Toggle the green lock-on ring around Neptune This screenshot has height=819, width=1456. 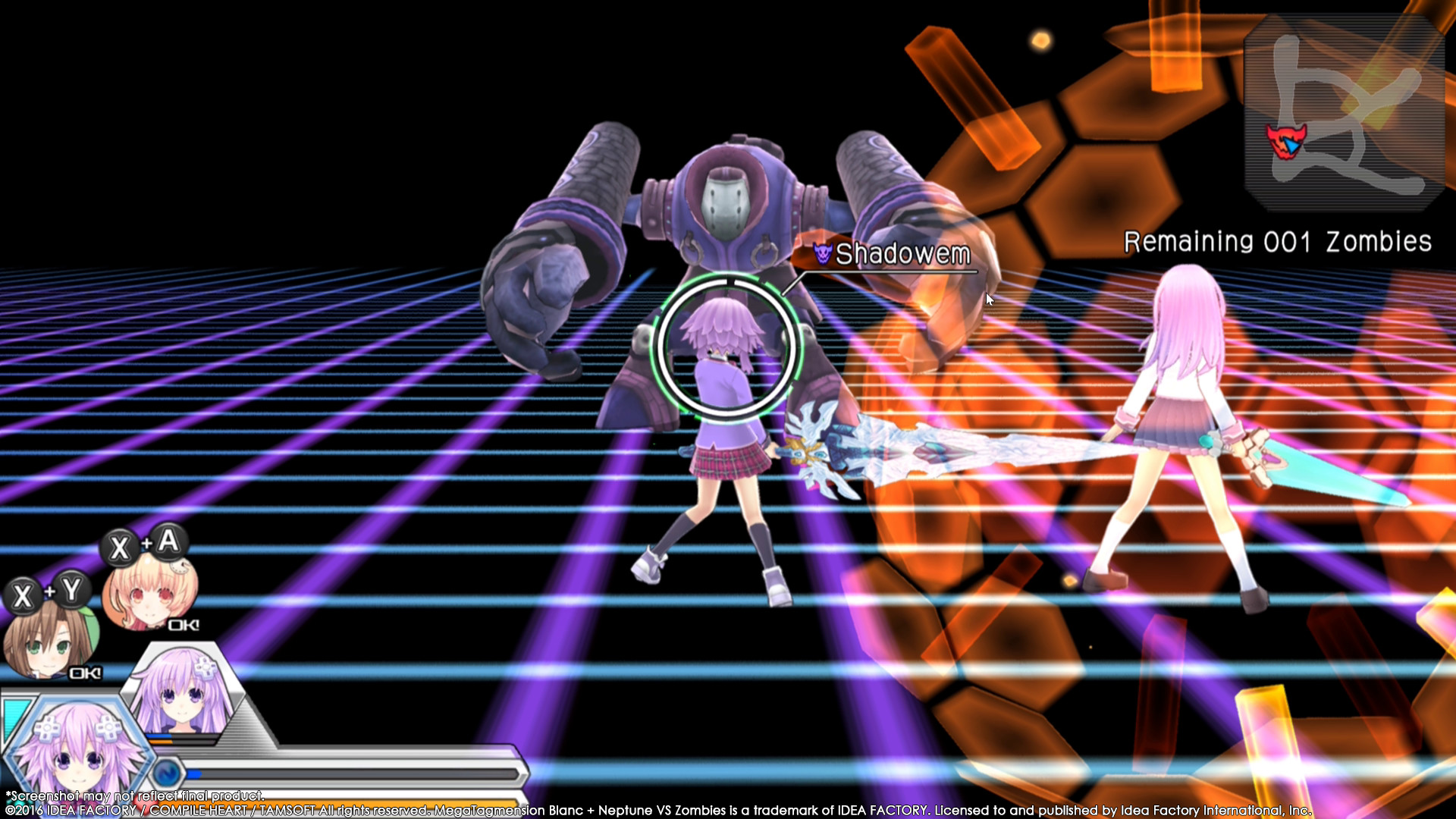click(x=726, y=343)
